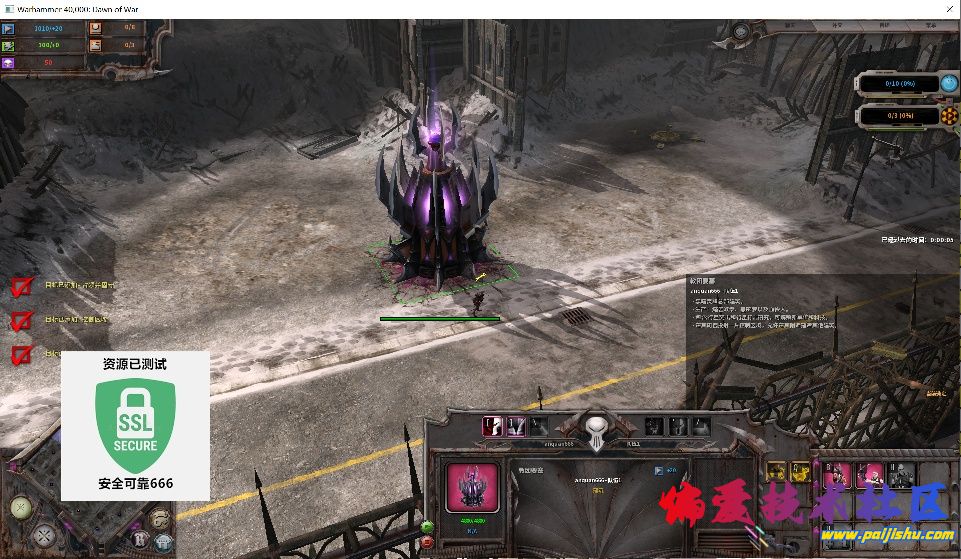Viewport: 961px width, 559px height.
Task: Click the red round button beside the portrait
Action: pyautogui.click(x=428, y=542)
